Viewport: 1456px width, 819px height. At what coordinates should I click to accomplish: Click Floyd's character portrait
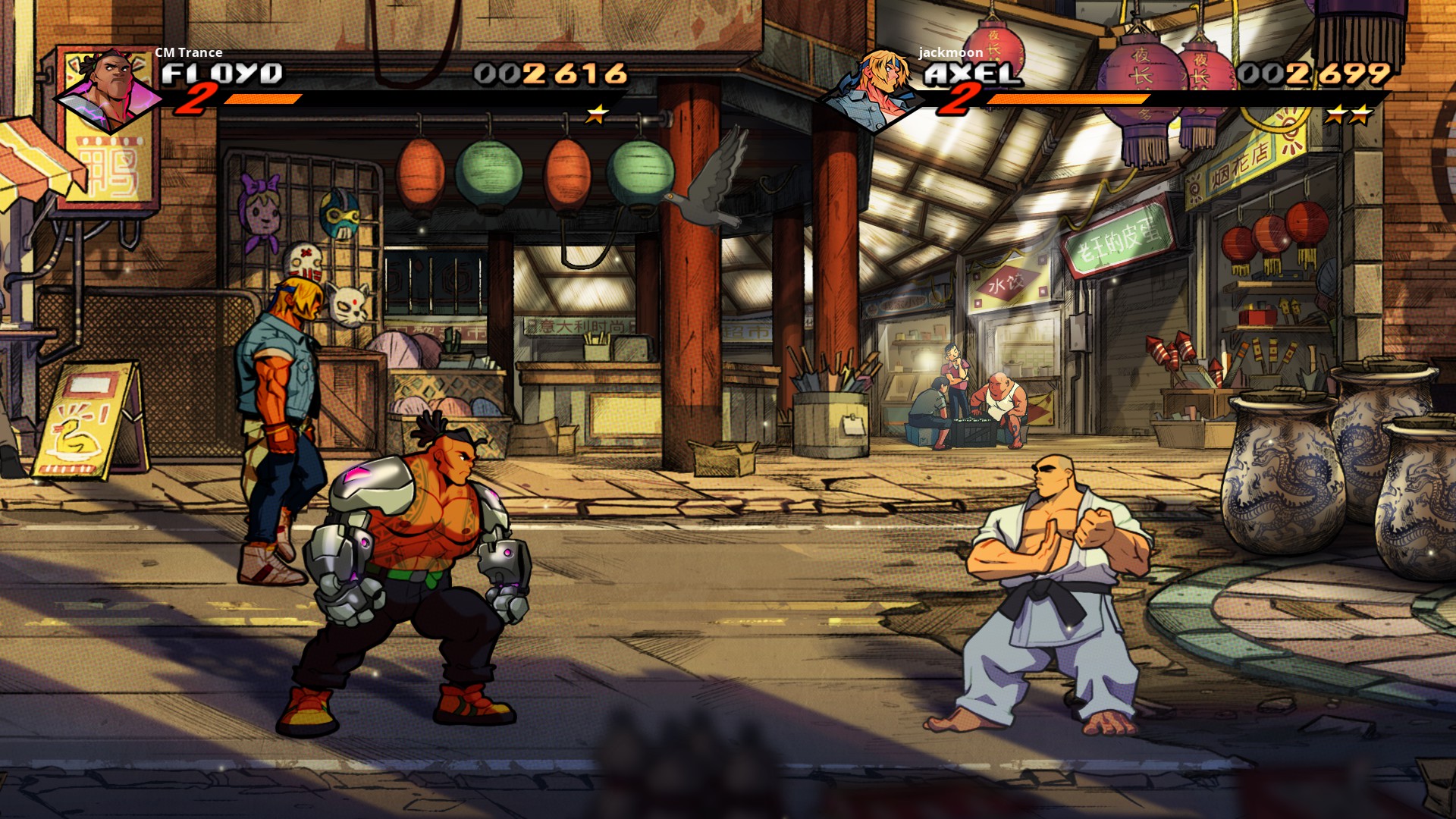[110, 91]
